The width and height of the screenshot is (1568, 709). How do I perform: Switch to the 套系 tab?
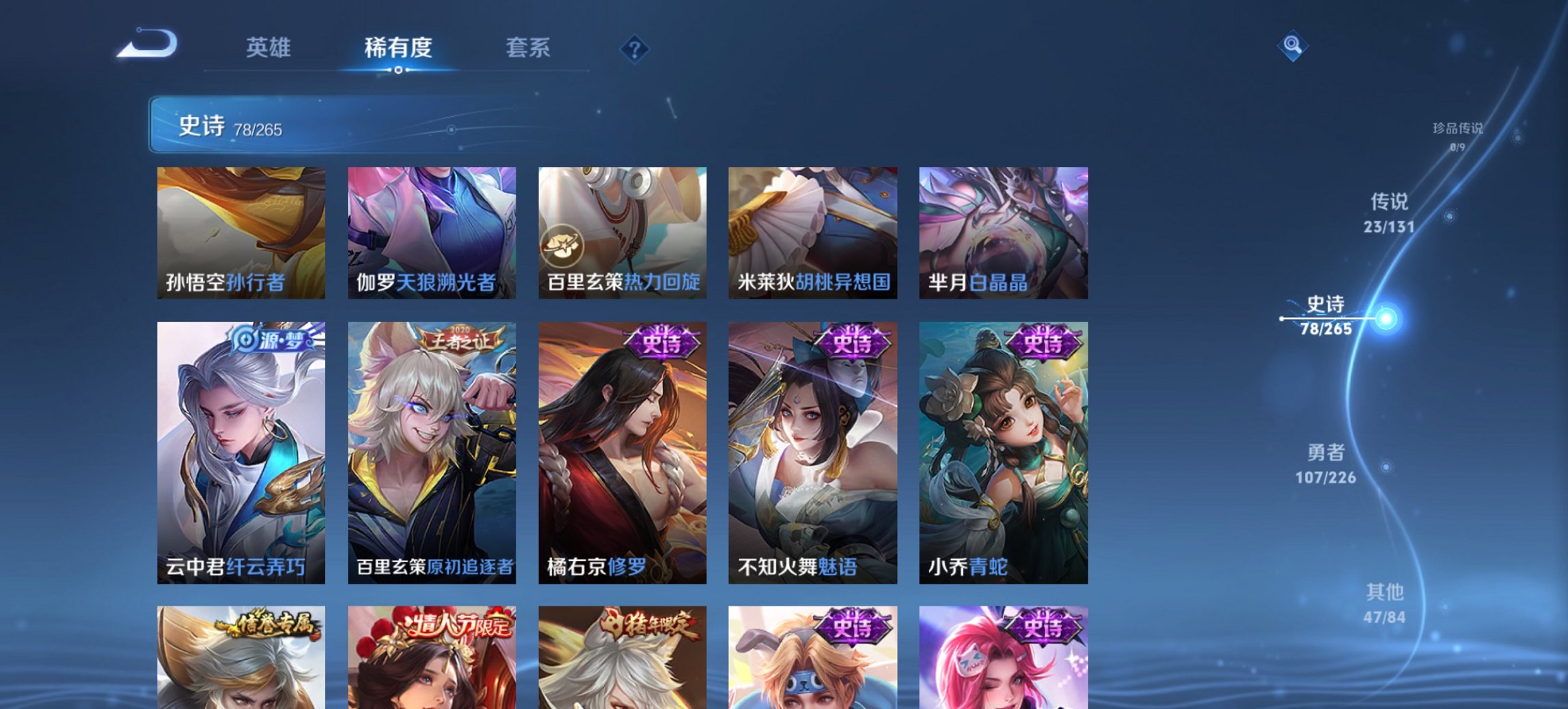pyautogui.click(x=528, y=48)
